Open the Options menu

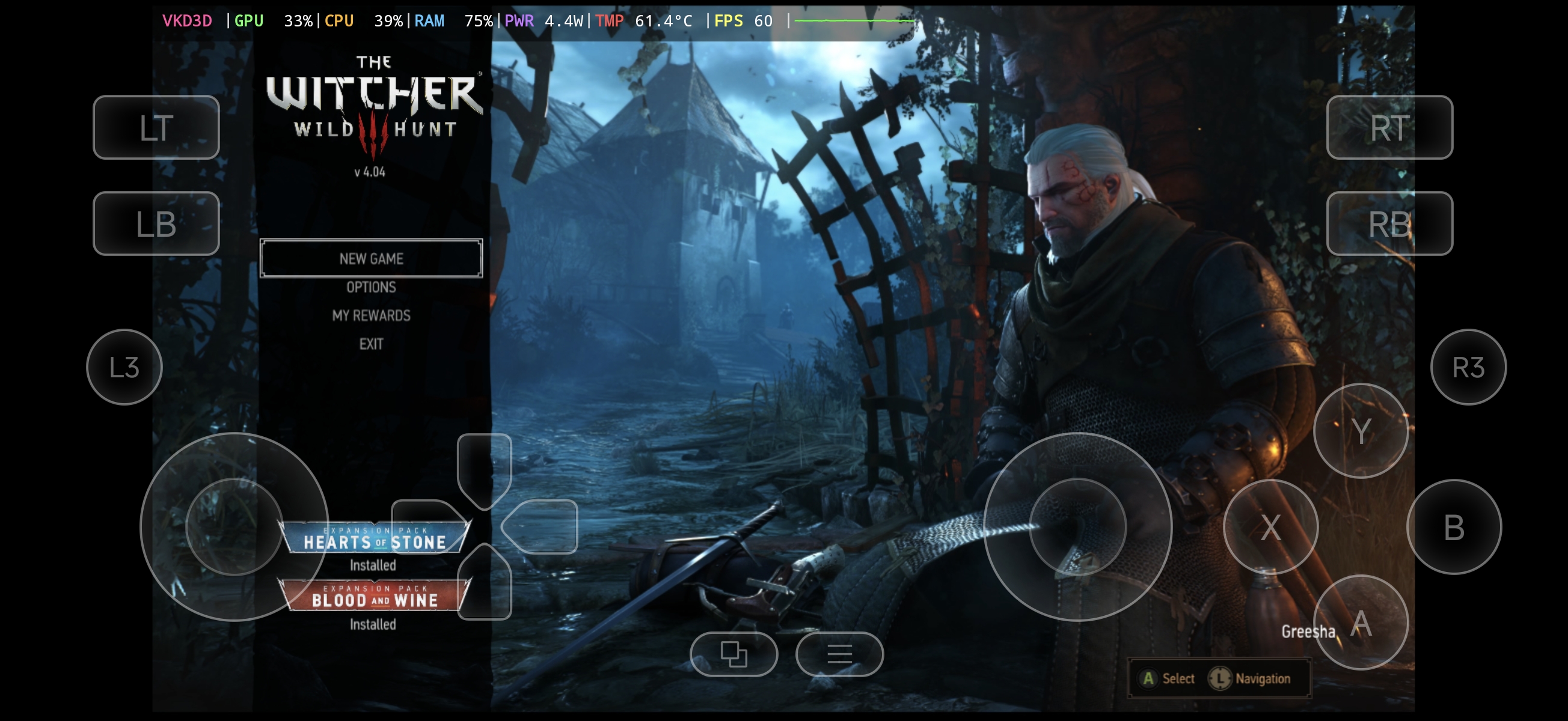(x=371, y=287)
